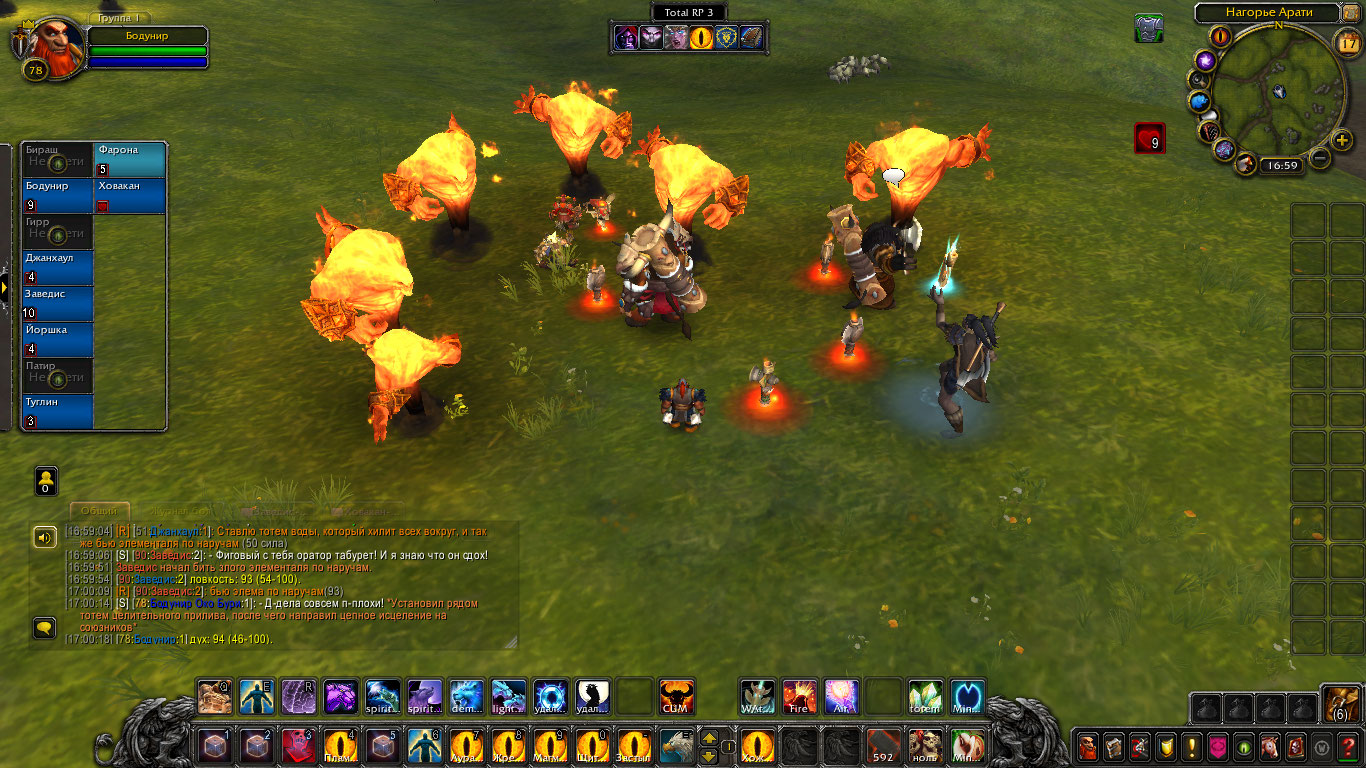Open the calendar showing day 17

coord(1347,42)
